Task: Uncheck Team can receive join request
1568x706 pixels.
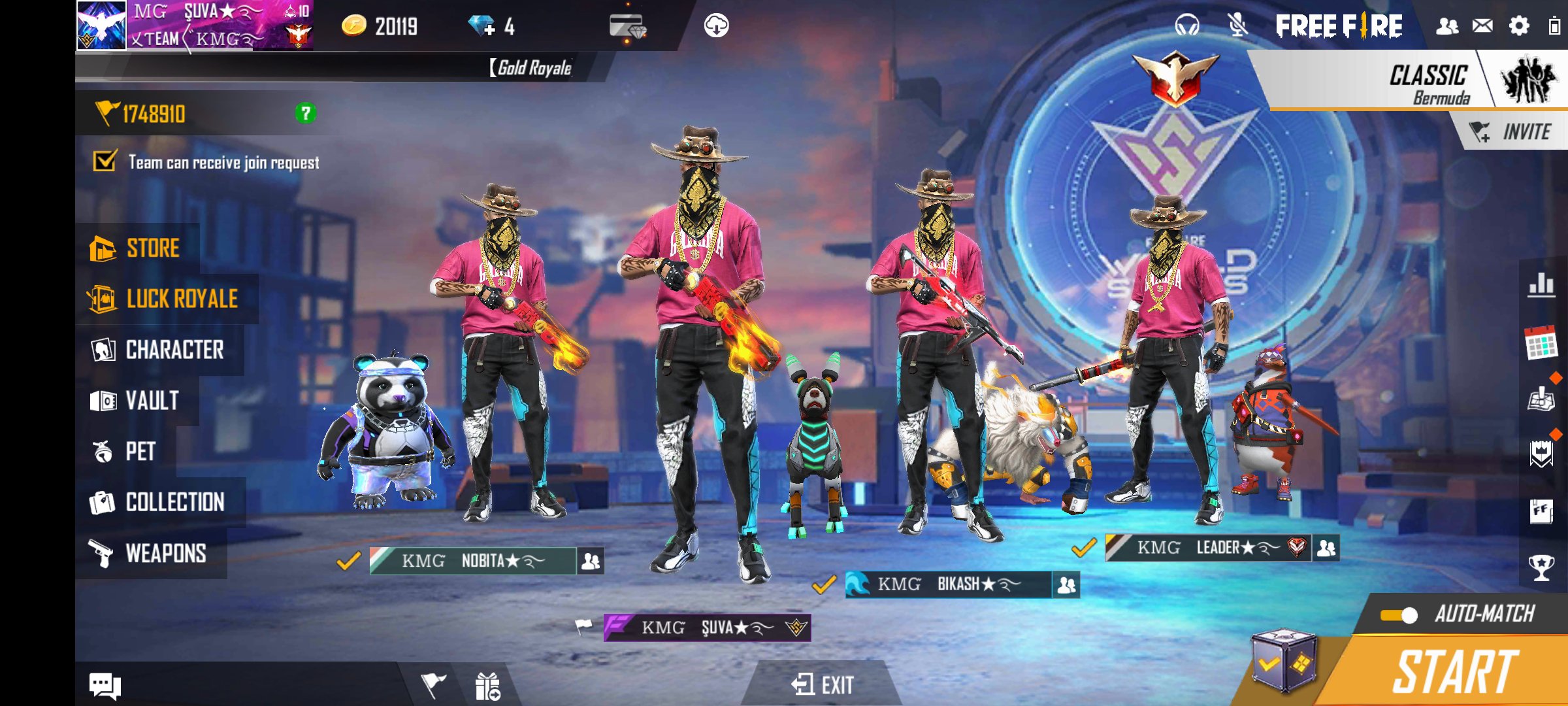Action: (x=105, y=161)
